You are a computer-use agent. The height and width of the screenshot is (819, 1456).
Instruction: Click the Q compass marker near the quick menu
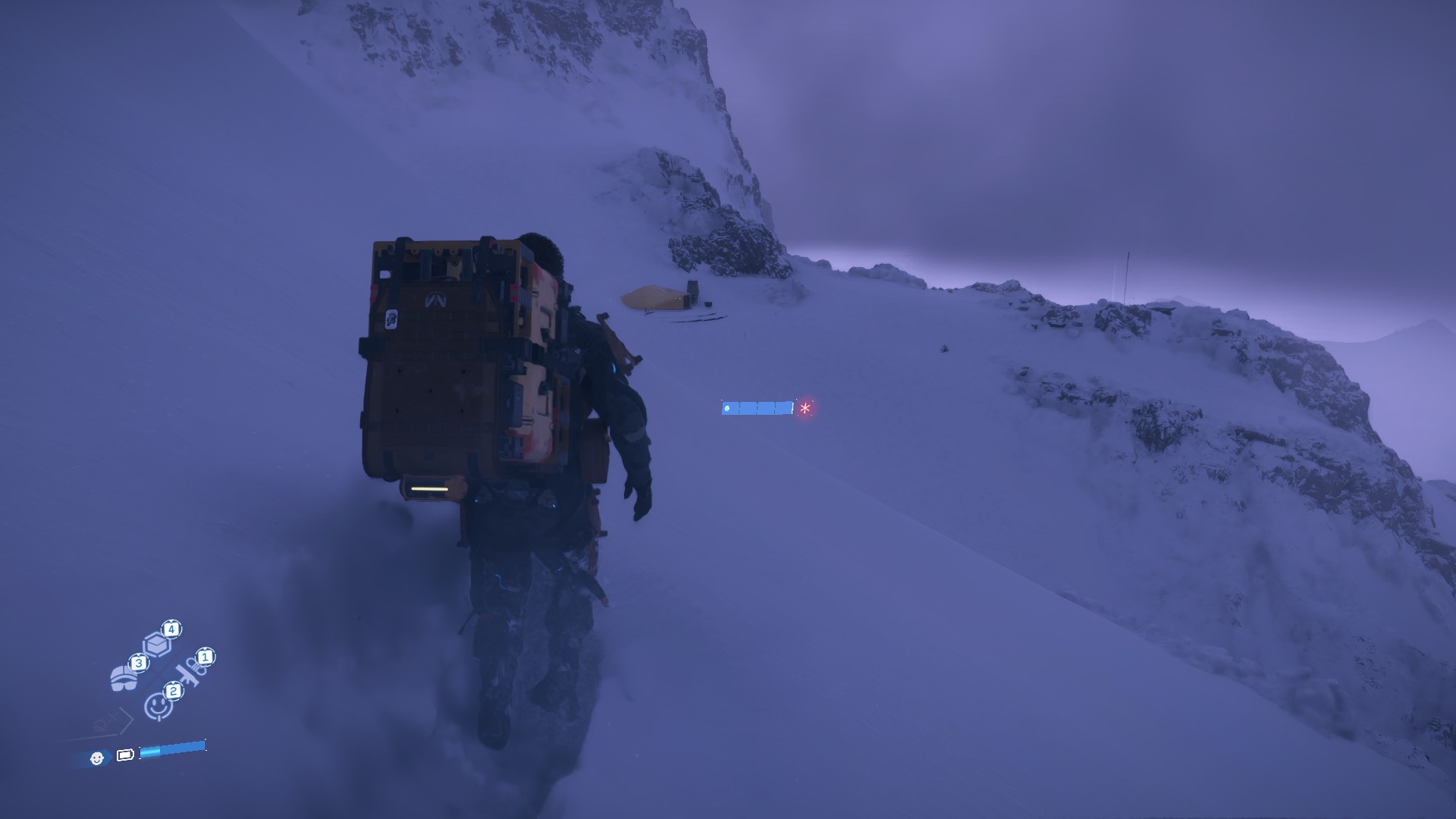point(99,726)
